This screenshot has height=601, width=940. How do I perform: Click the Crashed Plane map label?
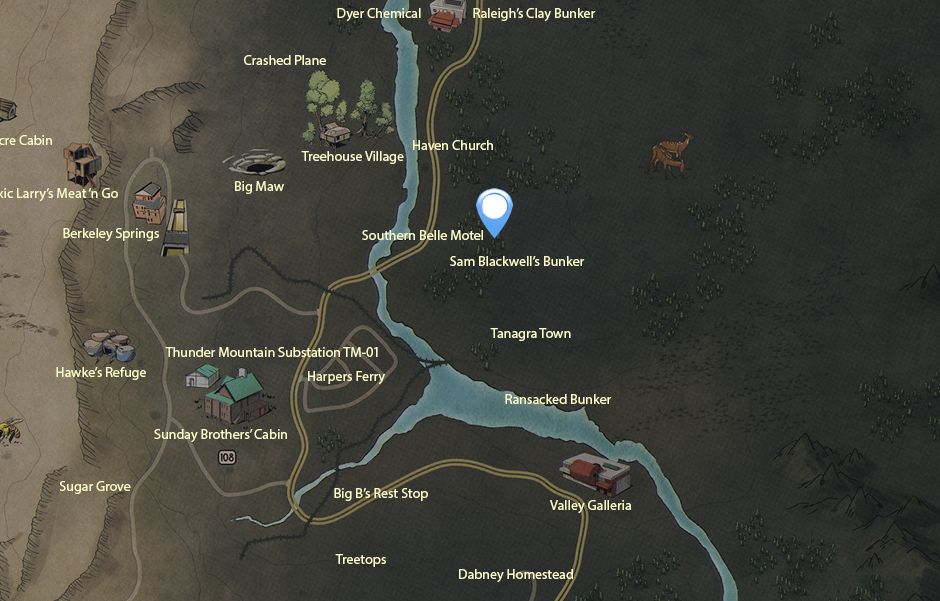click(x=284, y=60)
